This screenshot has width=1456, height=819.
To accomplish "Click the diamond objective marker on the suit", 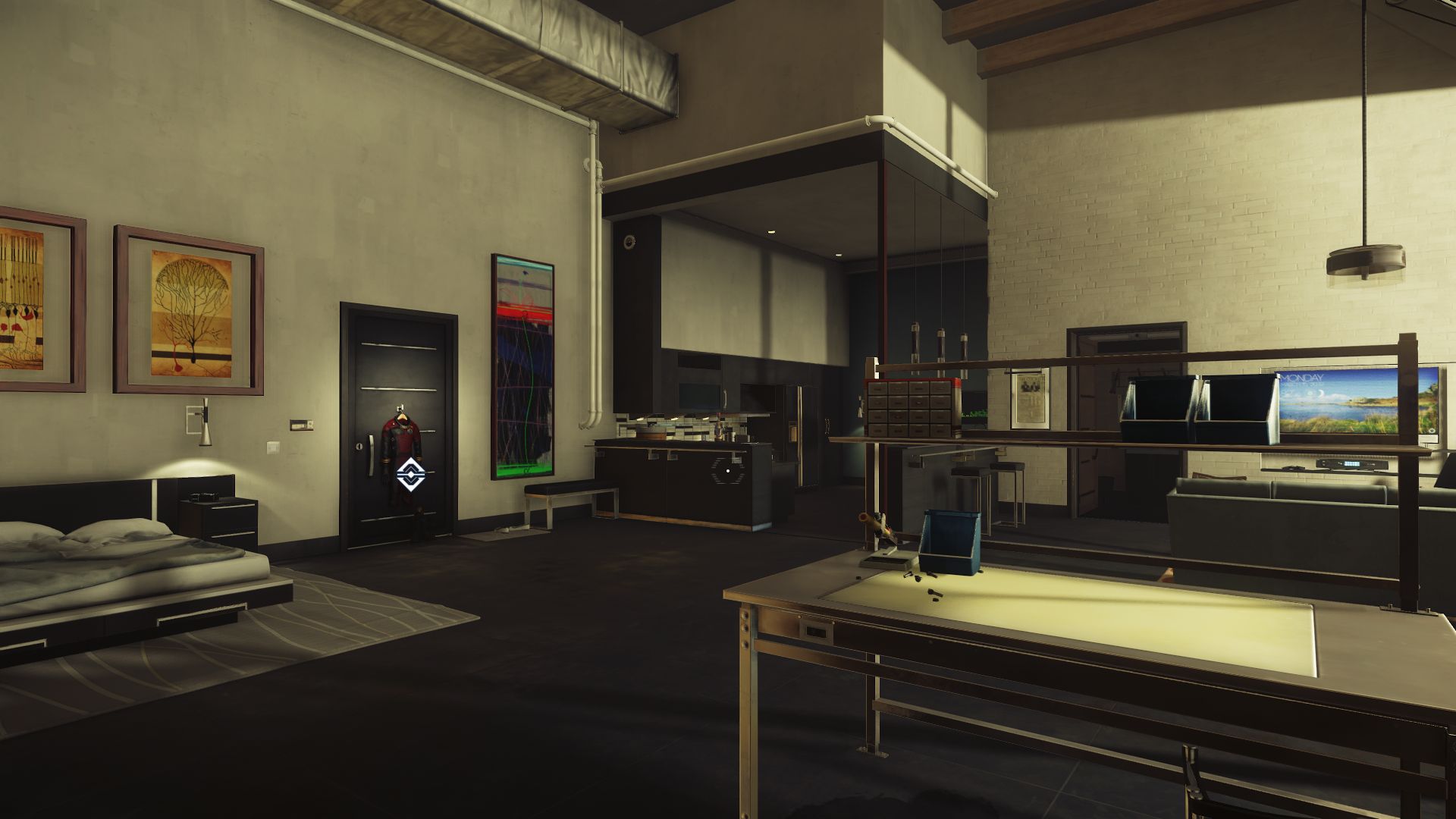I will tap(409, 472).
